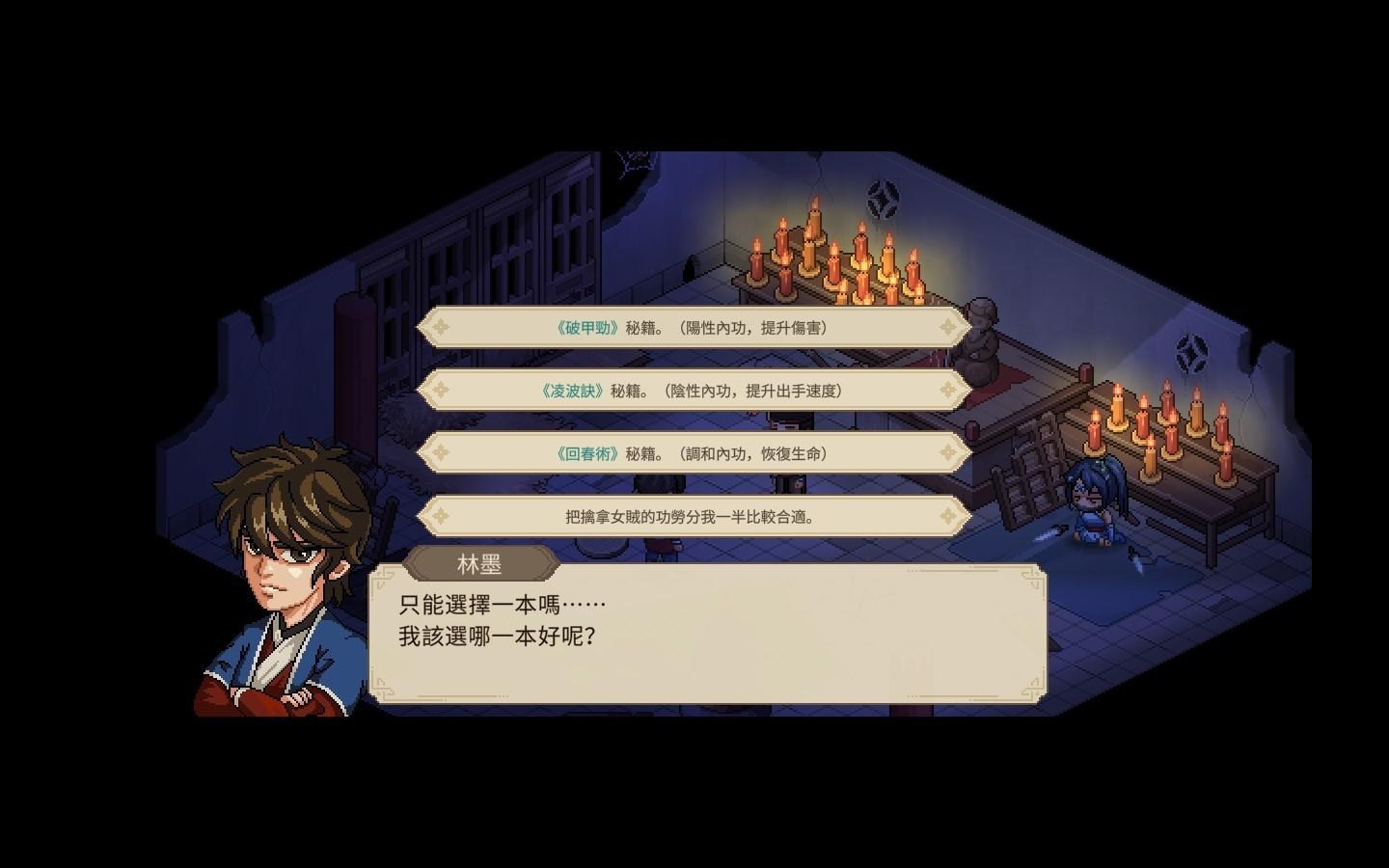Click the diamond ornament left of 回春術 option

click(x=443, y=453)
